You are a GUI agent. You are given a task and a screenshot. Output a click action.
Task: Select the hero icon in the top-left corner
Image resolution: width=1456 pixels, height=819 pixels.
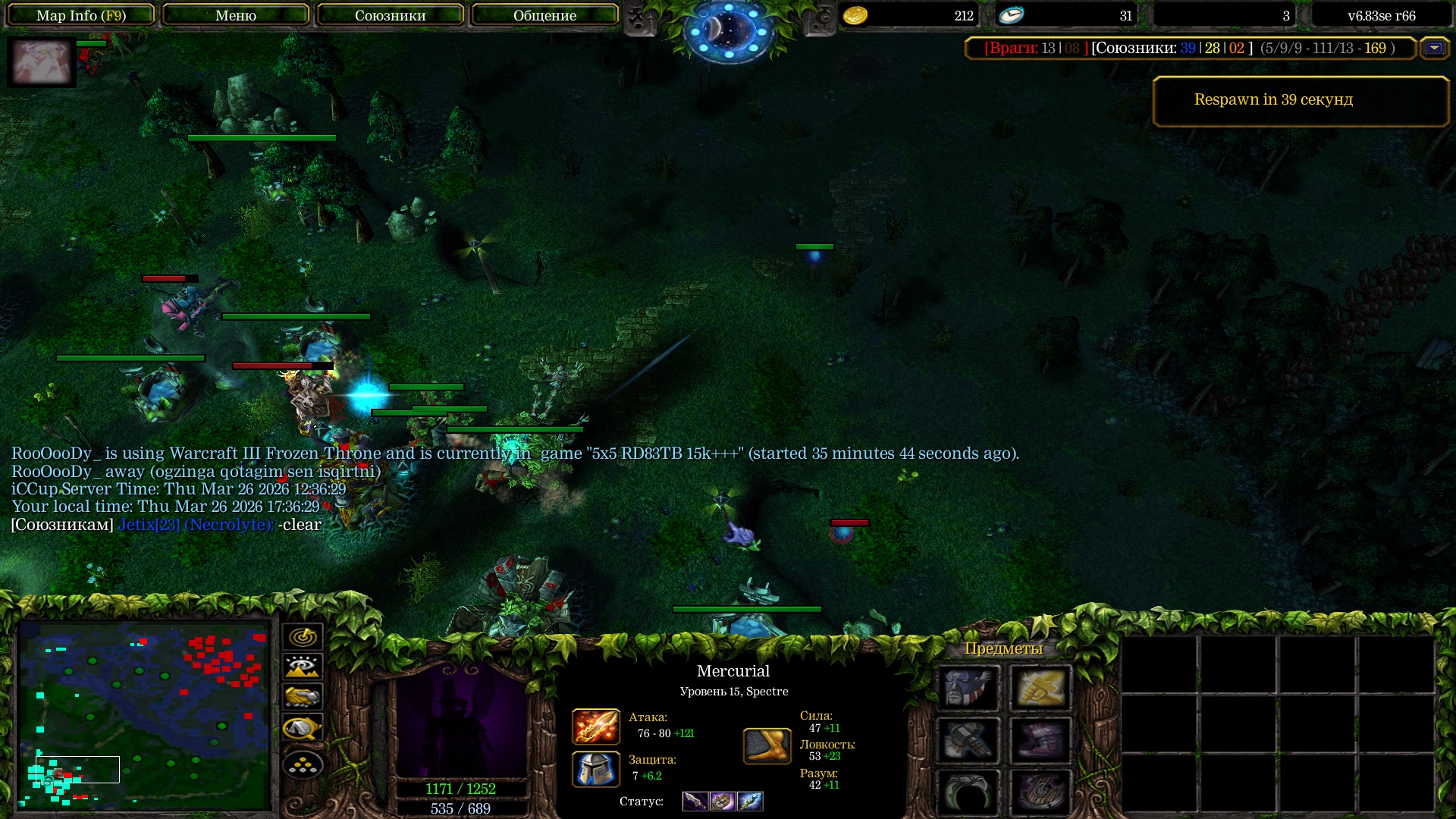click(41, 62)
